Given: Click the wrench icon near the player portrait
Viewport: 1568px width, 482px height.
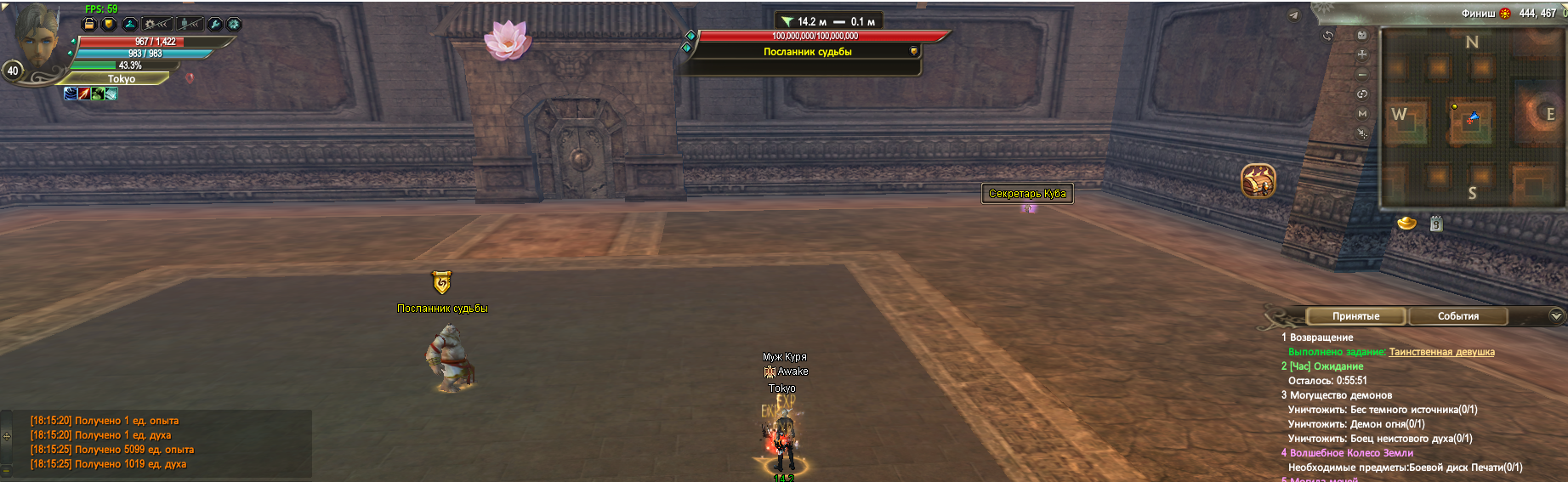Looking at the screenshot, I should pos(215,24).
